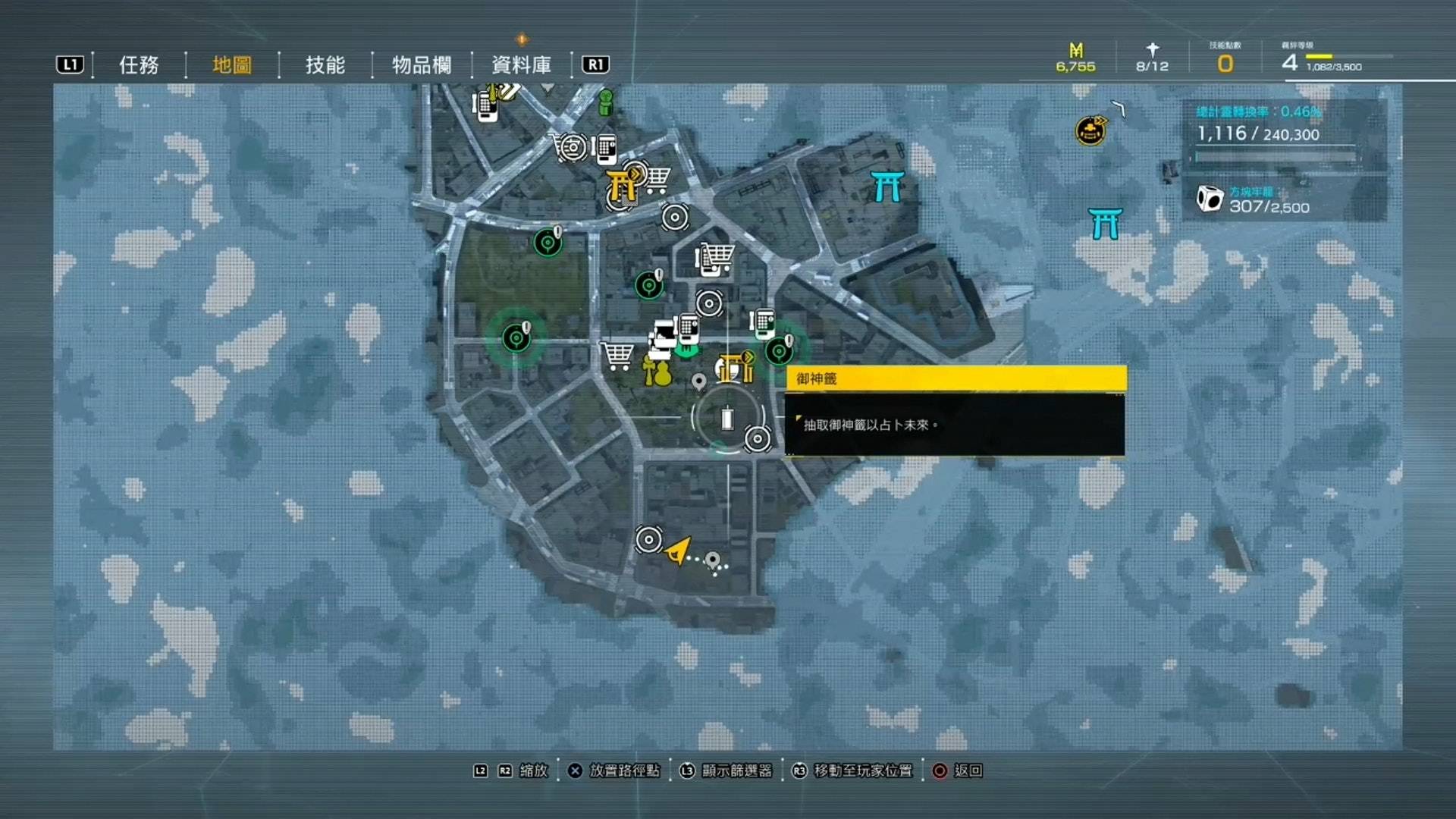
Task: Click the R1 shoulder button indicator
Action: click(x=595, y=64)
